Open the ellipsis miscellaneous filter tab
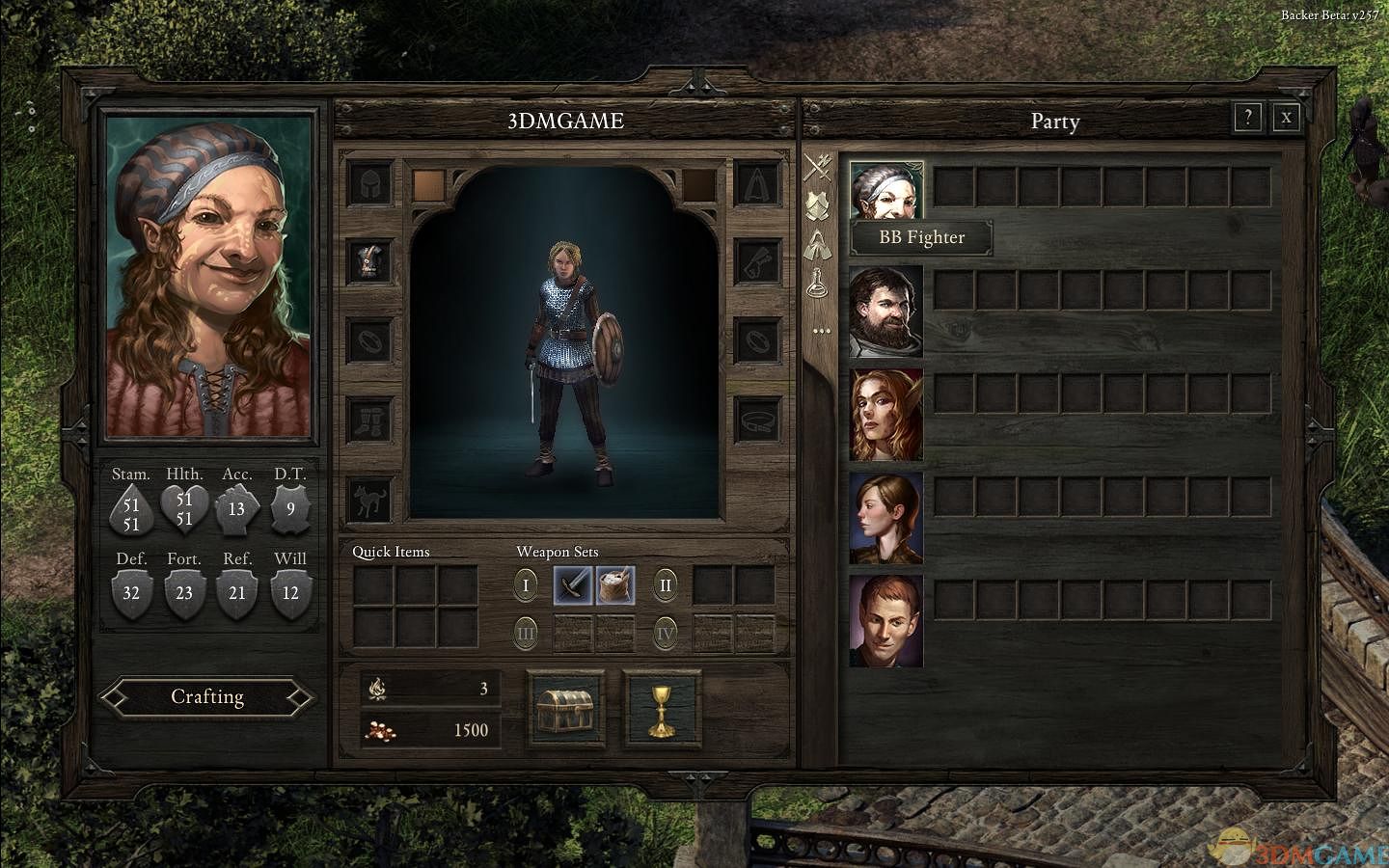The width and height of the screenshot is (1389, 868). coord(821,331)
